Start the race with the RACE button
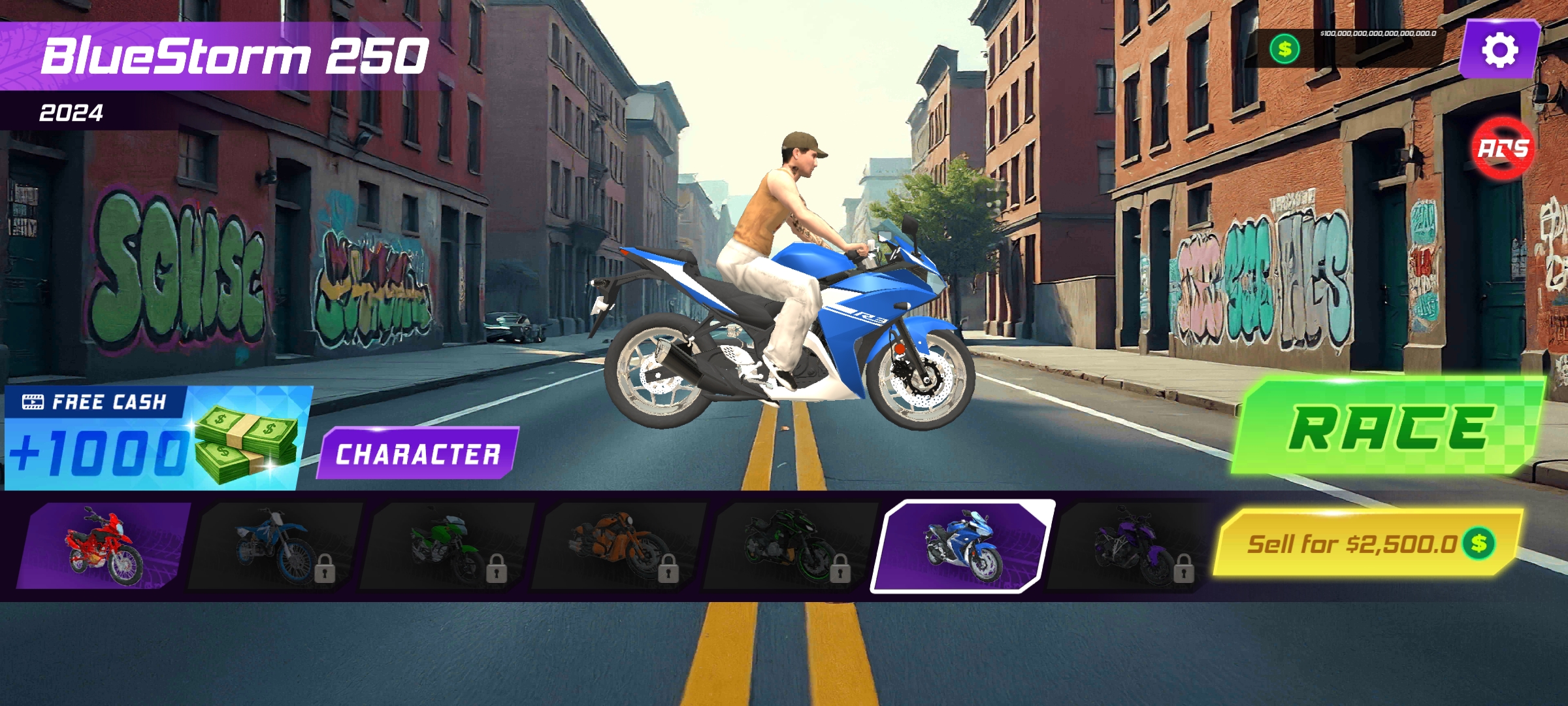The width and height of the screenshot is (1568, 706). pos(1388,428)
